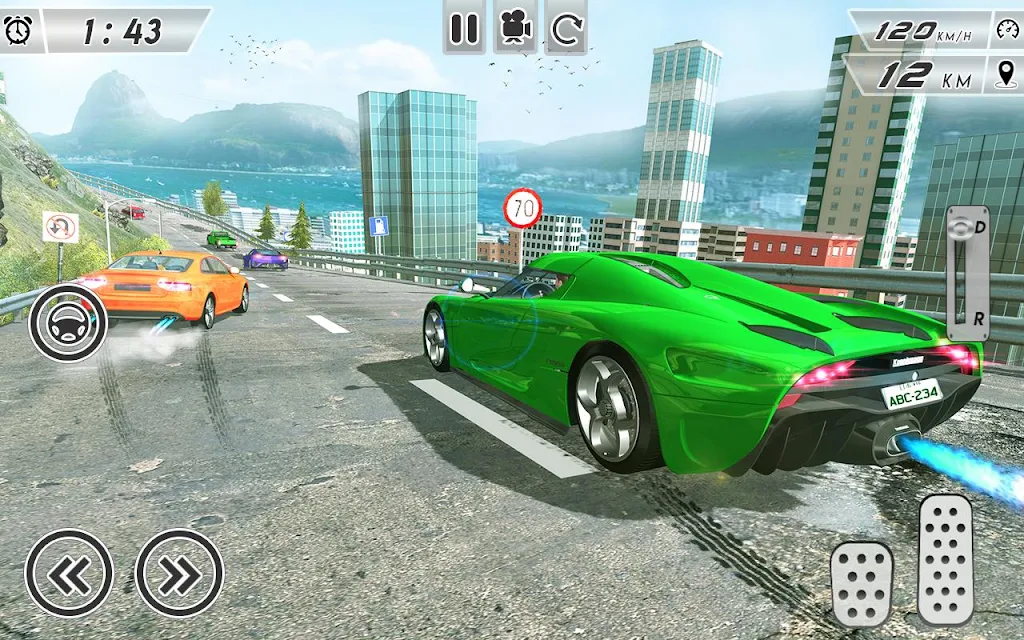Screen dimensions: 1024x640
Task: Switch camera view with the camera icon
Action: point(515,29)
